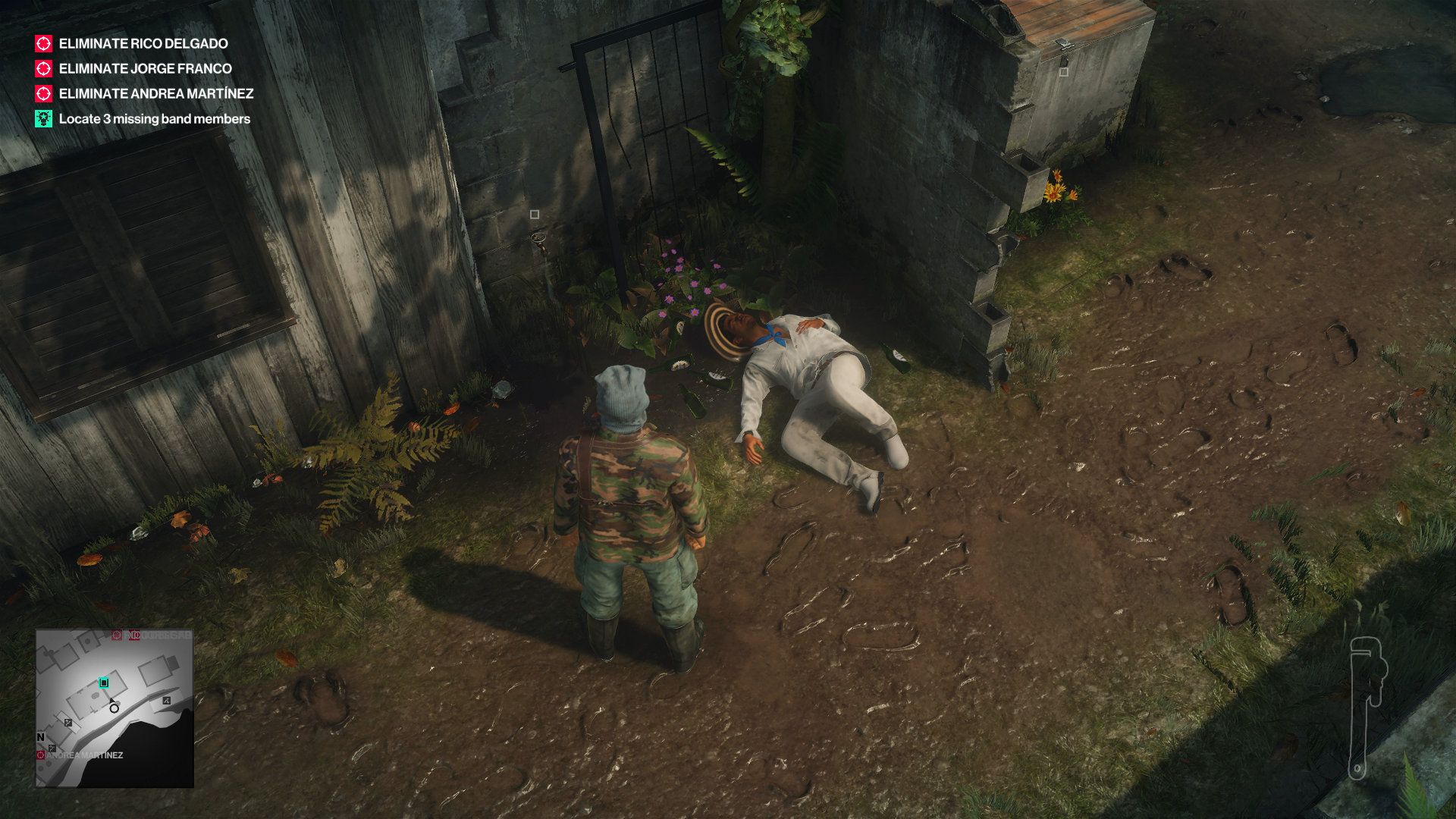1456x819 pixels.
Task: Click the stairs icon on the minimap's right side
Action: (166, 701)
